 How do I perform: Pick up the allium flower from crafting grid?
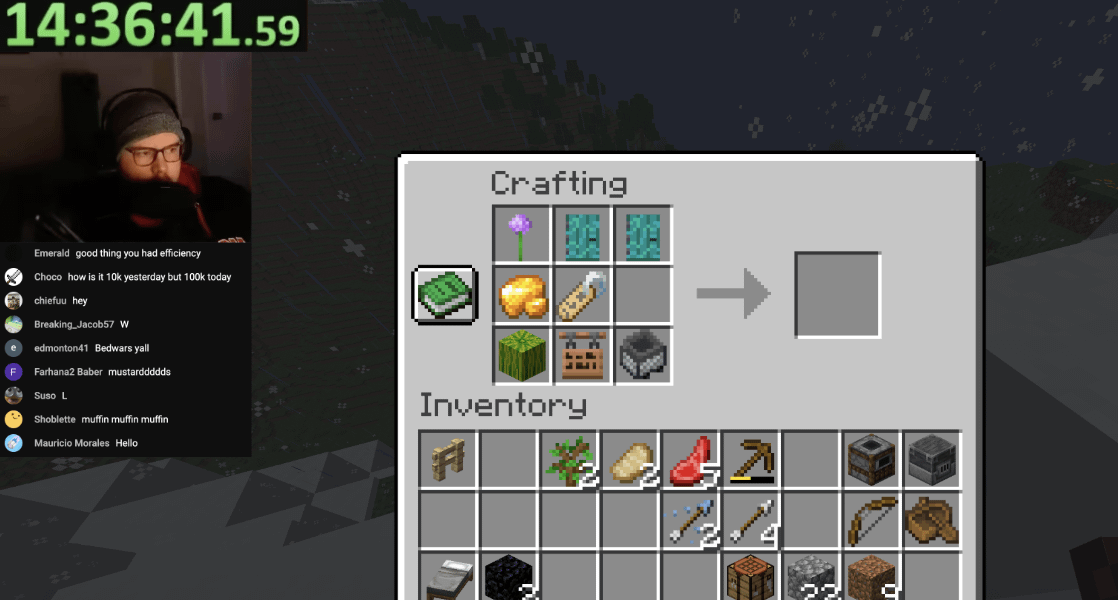(522, 236)
